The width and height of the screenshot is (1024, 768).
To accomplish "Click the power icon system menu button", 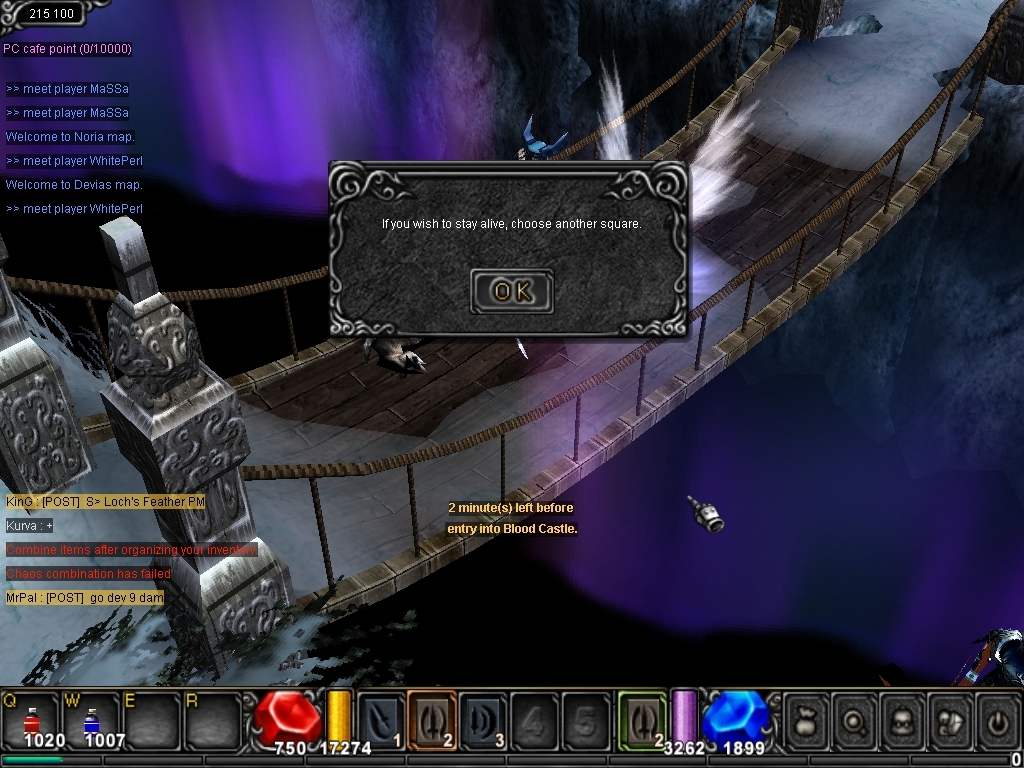I will pyautogui.click(x=997, y=720).
